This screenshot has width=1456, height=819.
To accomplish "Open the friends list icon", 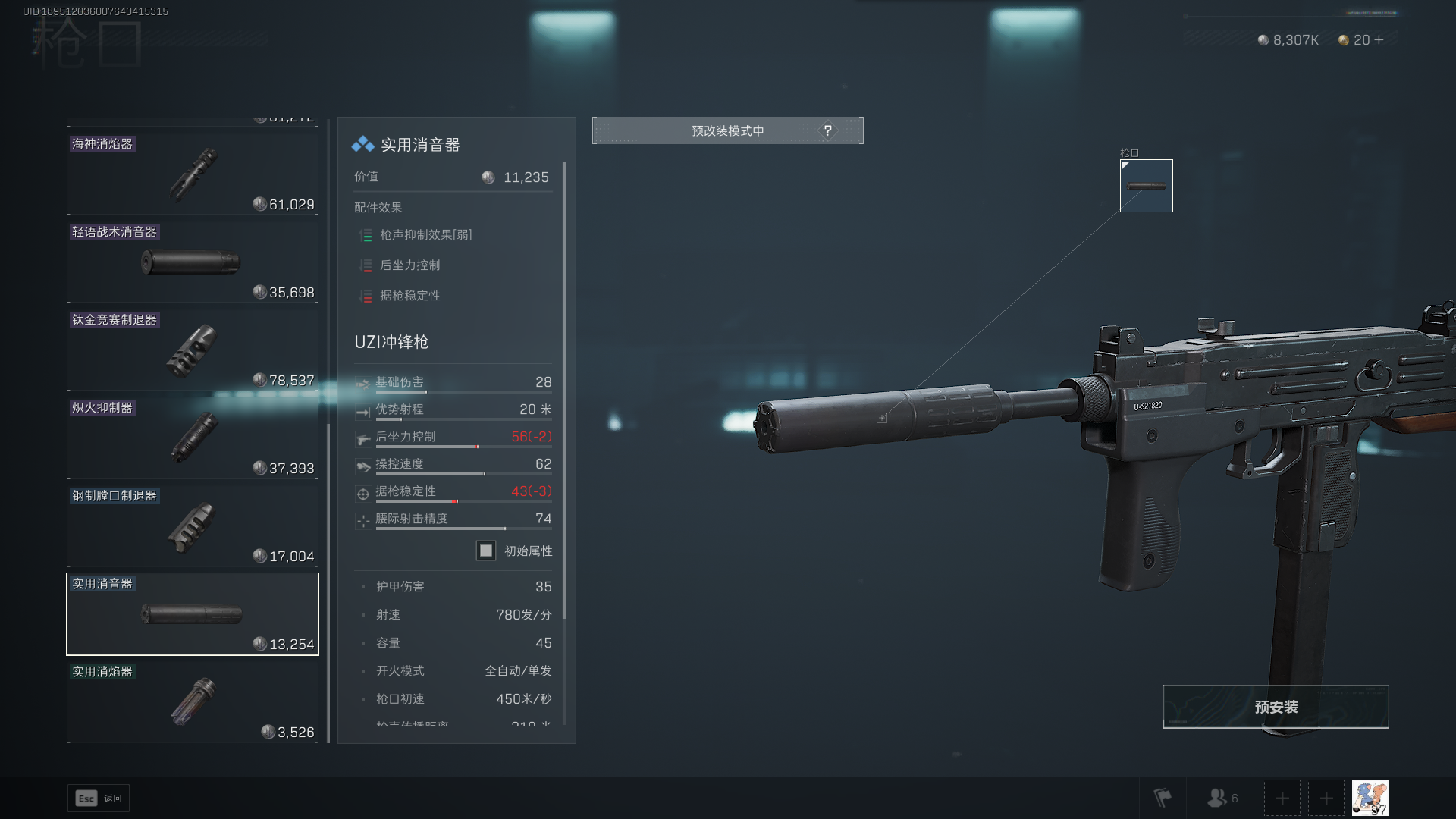I will point(1222,798).
